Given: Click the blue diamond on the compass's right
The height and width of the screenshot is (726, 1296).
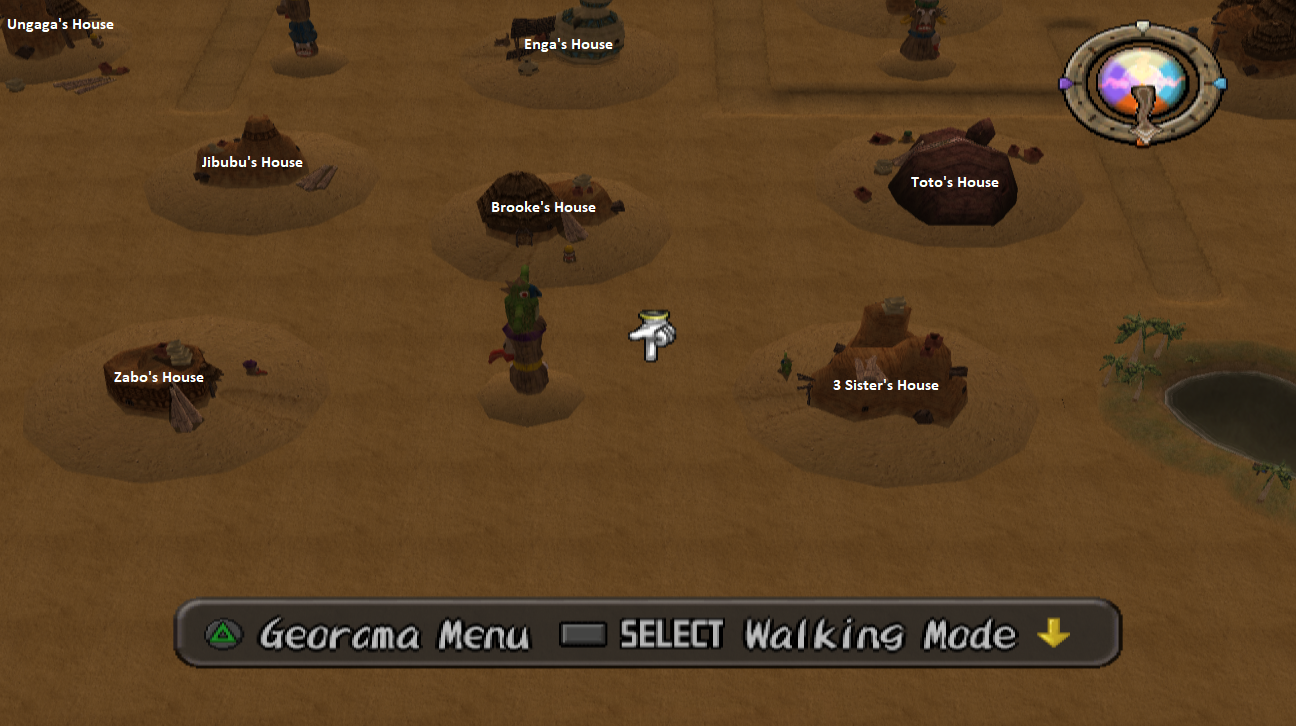Looking at the screenshot, I should click(1220, 85).
